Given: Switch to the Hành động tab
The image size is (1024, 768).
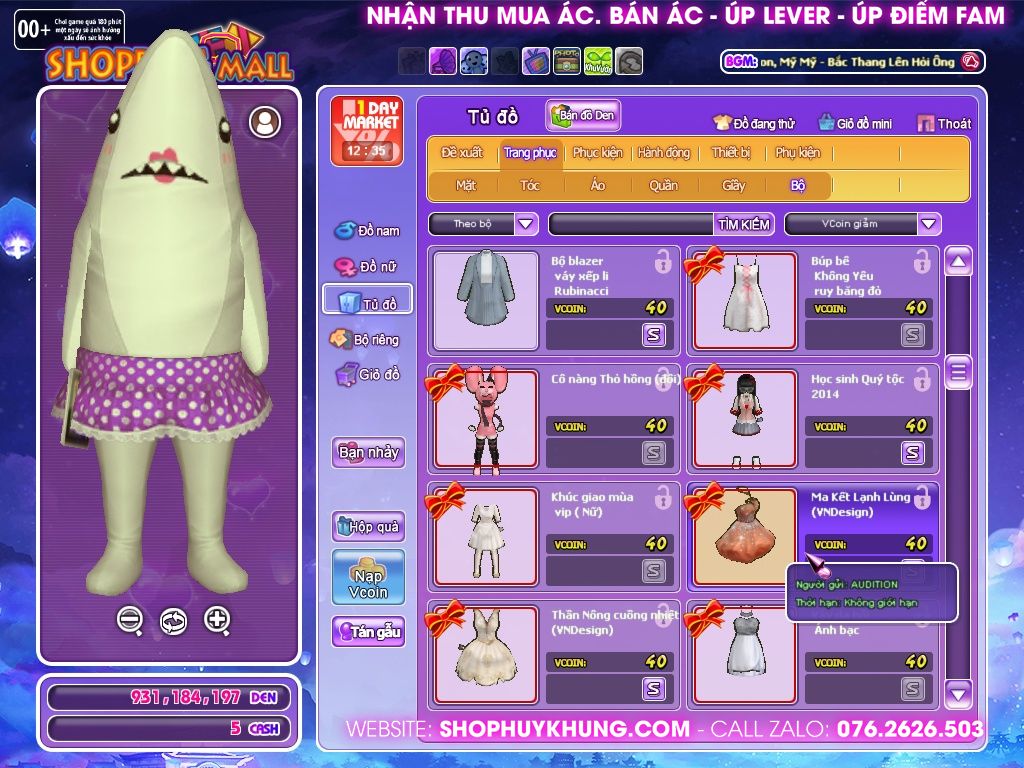Looking at the screenshot, I should tap(663, 153).
